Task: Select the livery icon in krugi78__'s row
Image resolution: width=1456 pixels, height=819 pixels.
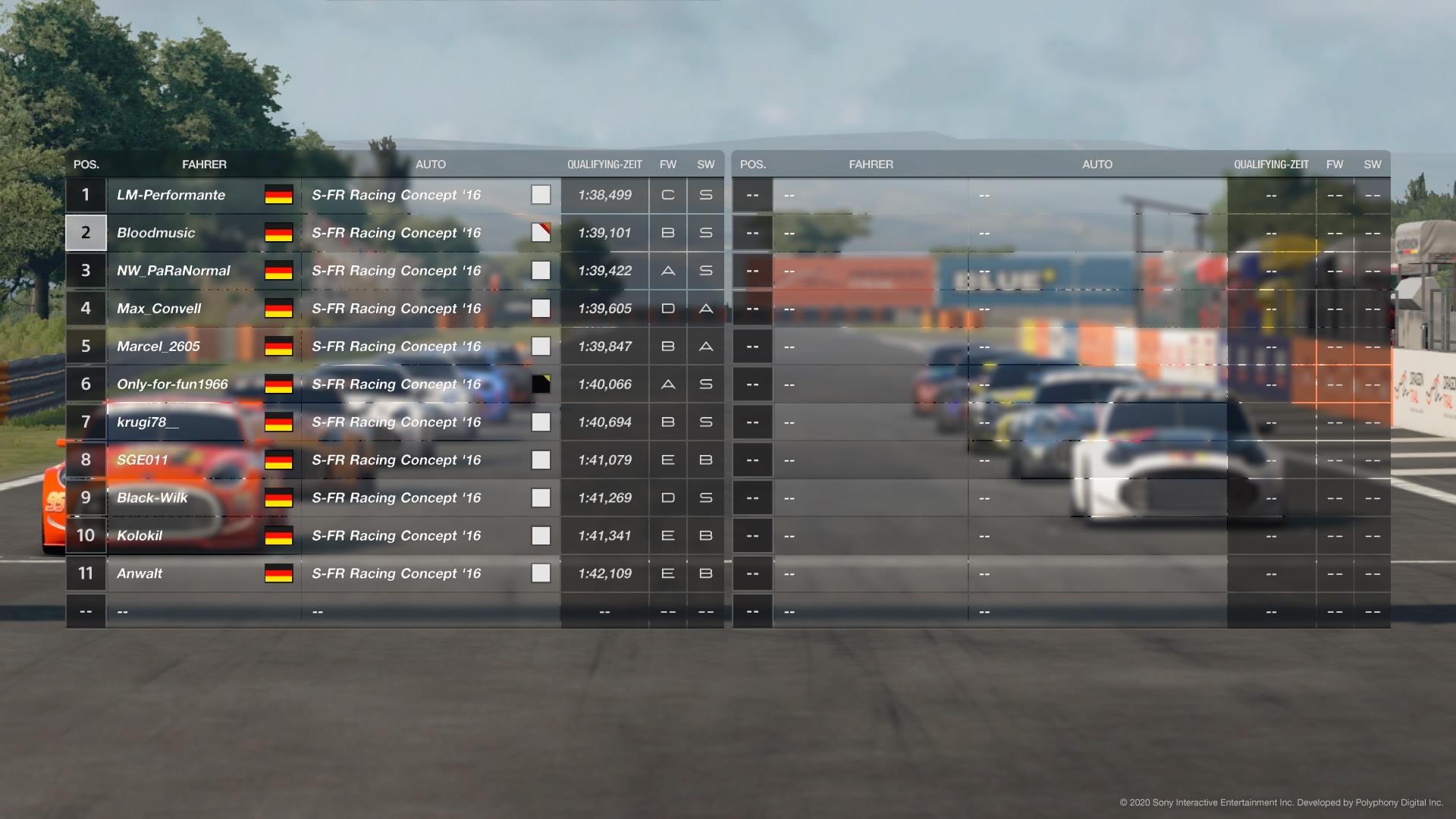Action: (541, 422)
